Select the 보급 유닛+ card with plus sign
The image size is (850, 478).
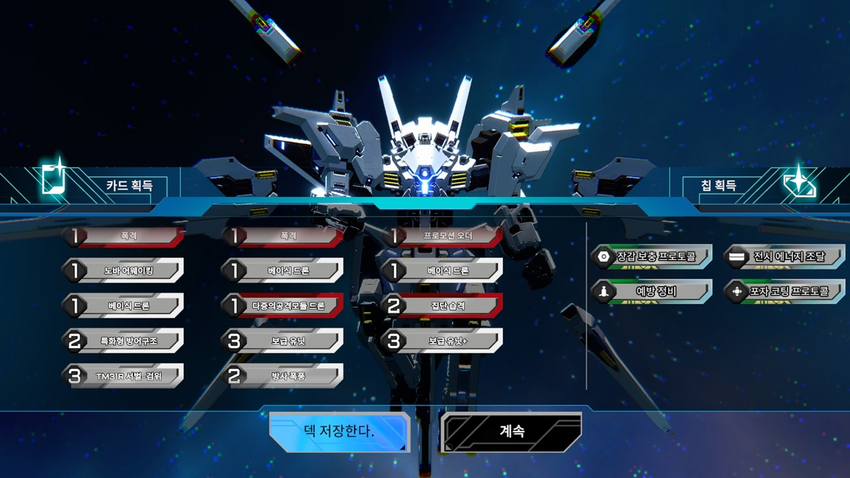pyautogui.click(x=447, y=341)
